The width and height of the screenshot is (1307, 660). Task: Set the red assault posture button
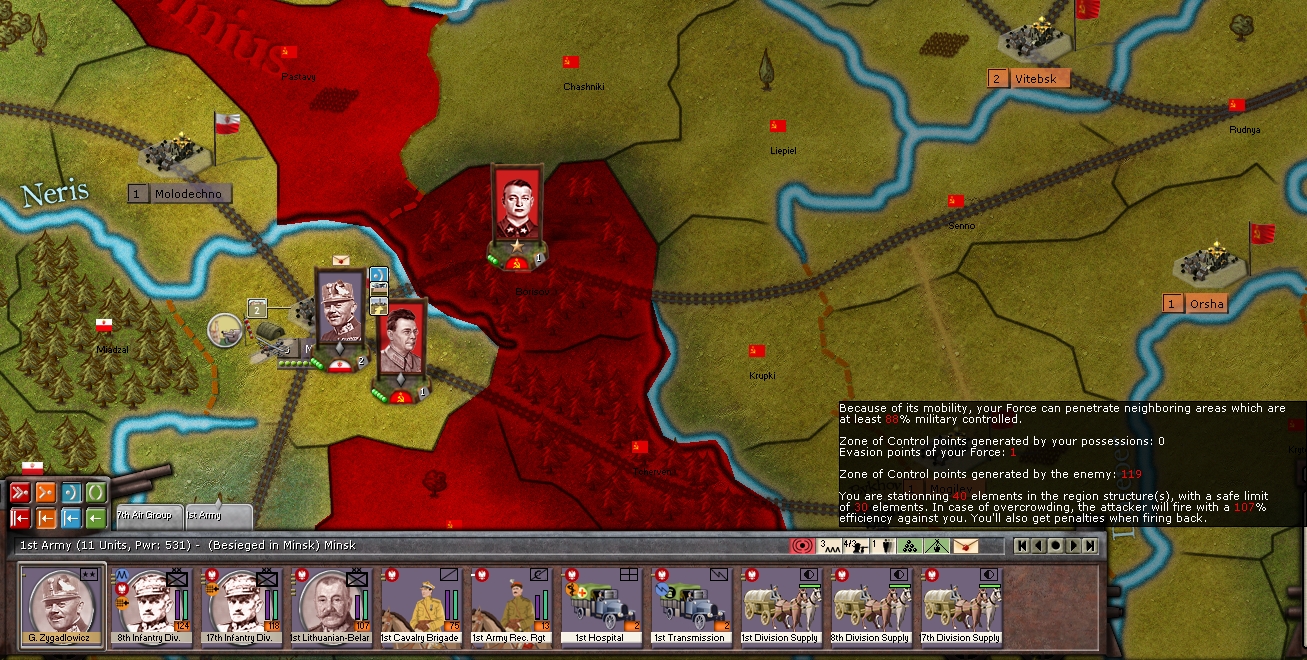pos(19,492)
